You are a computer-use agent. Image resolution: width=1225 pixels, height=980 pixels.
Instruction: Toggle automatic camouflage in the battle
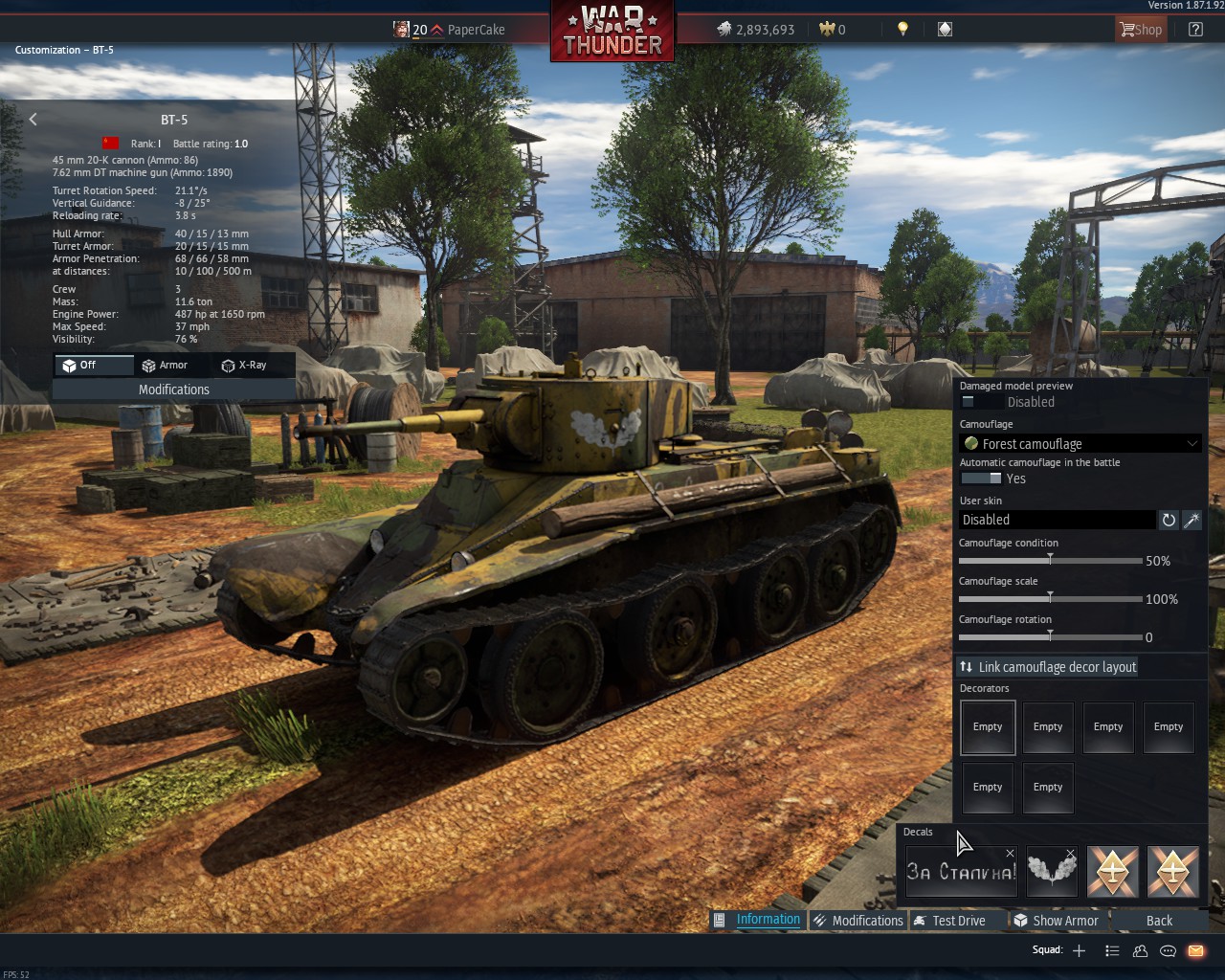point(980,479)
